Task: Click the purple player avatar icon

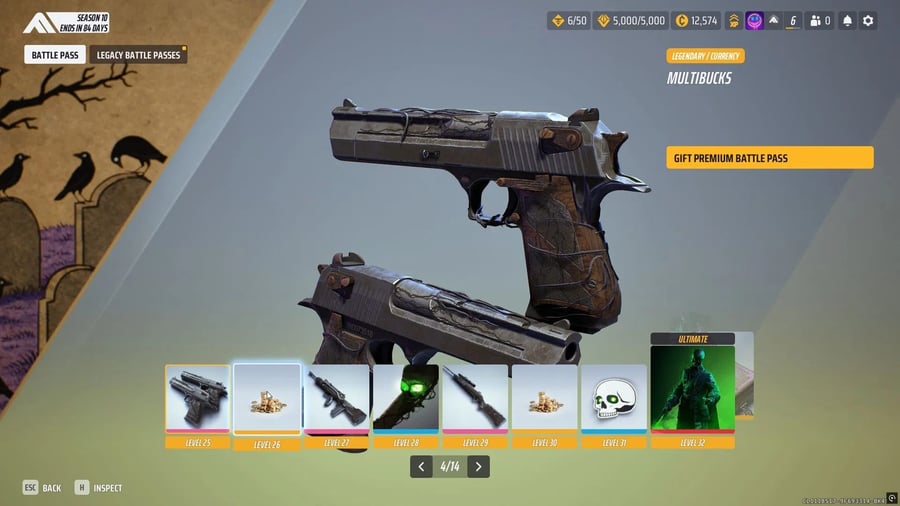Action: (x=755, y=20)
